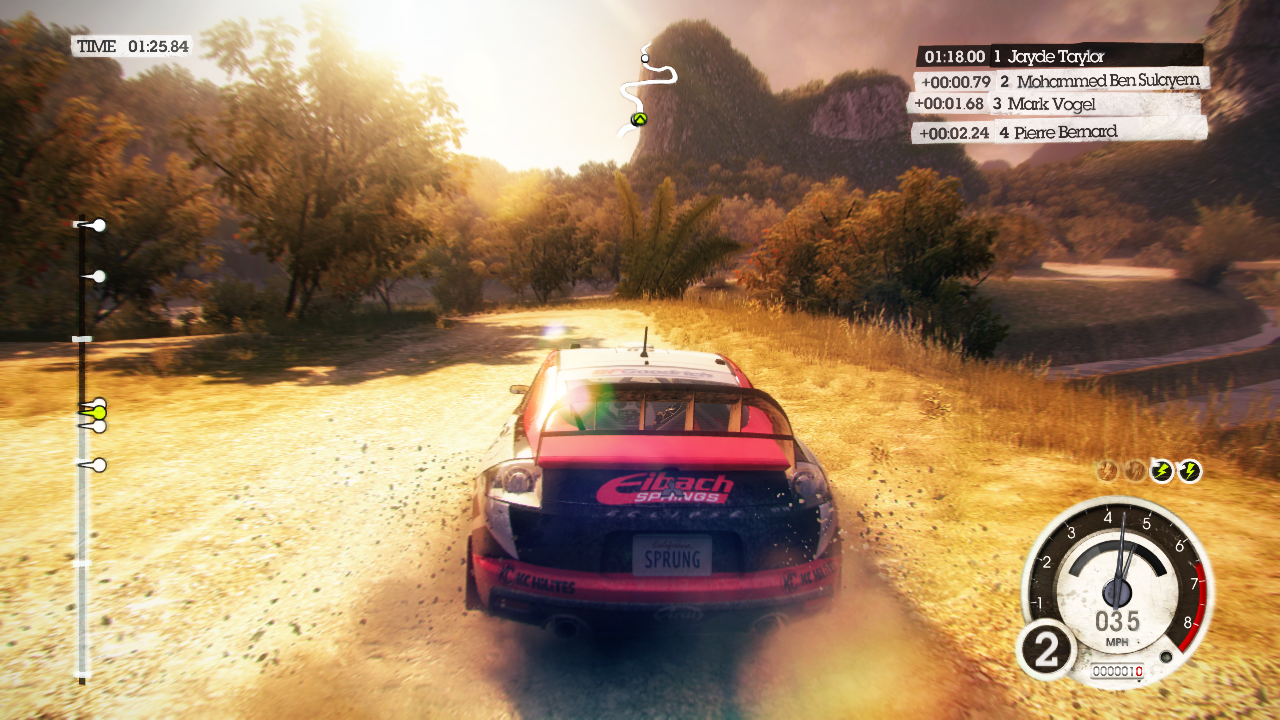Image resolution: width=1280 pixels, height=720 pixels.
Task: Click the green player arrow on minimap
Action: (638, 120)
